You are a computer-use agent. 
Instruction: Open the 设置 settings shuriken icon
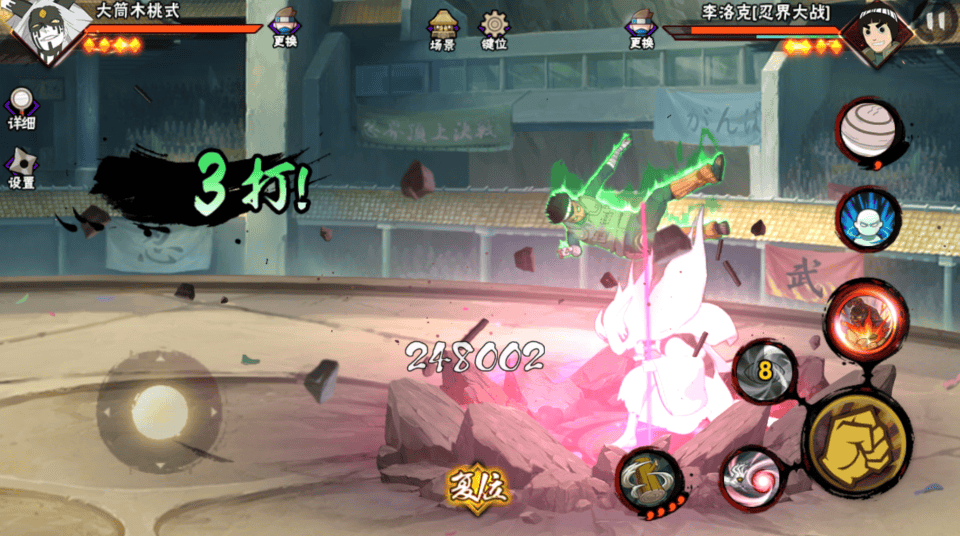(x=21, y=168)
